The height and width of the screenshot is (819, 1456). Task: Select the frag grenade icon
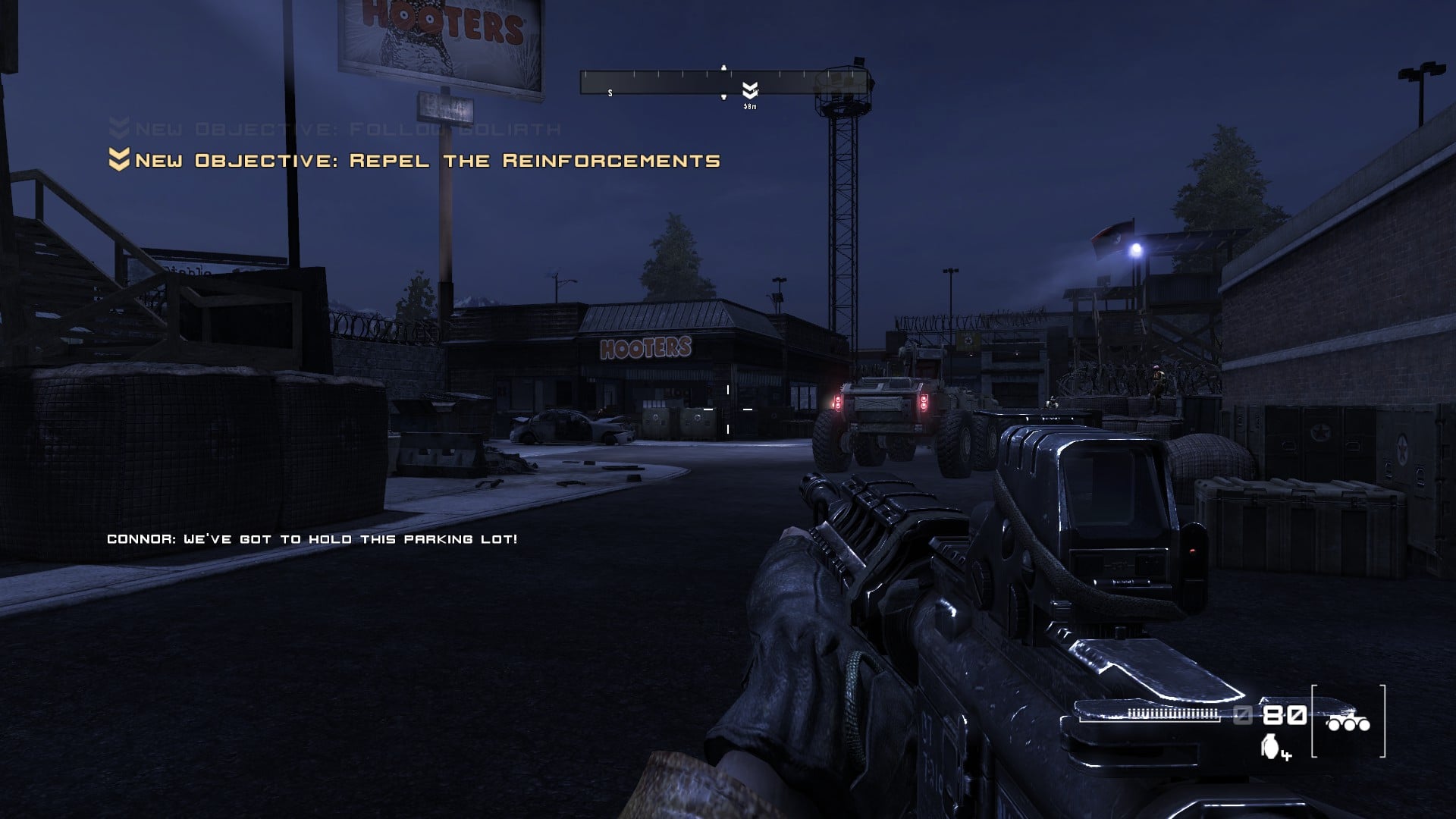(x=1270, y=746)
